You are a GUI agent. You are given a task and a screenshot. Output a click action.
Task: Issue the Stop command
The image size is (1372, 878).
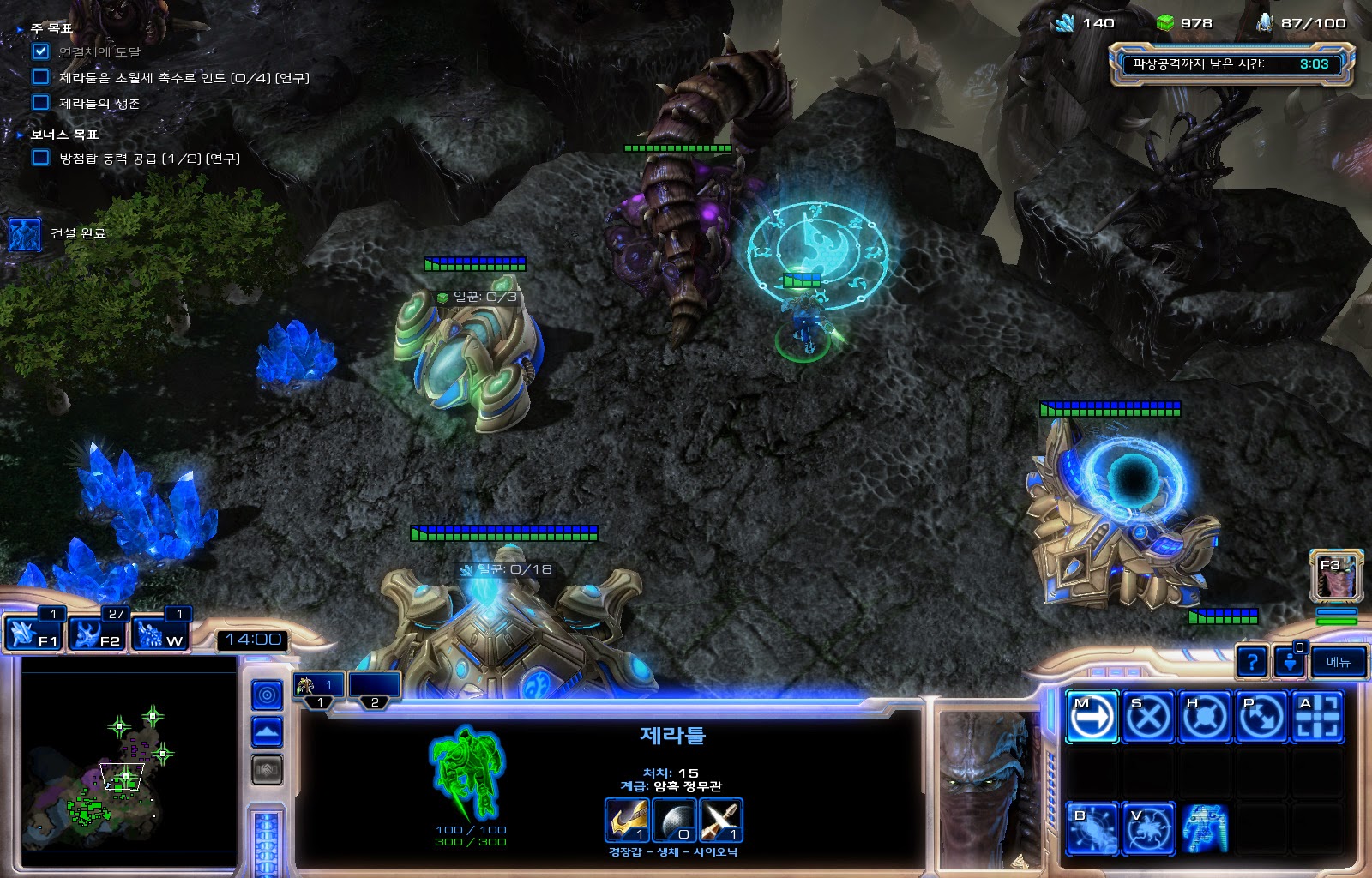coord(1148,716)
